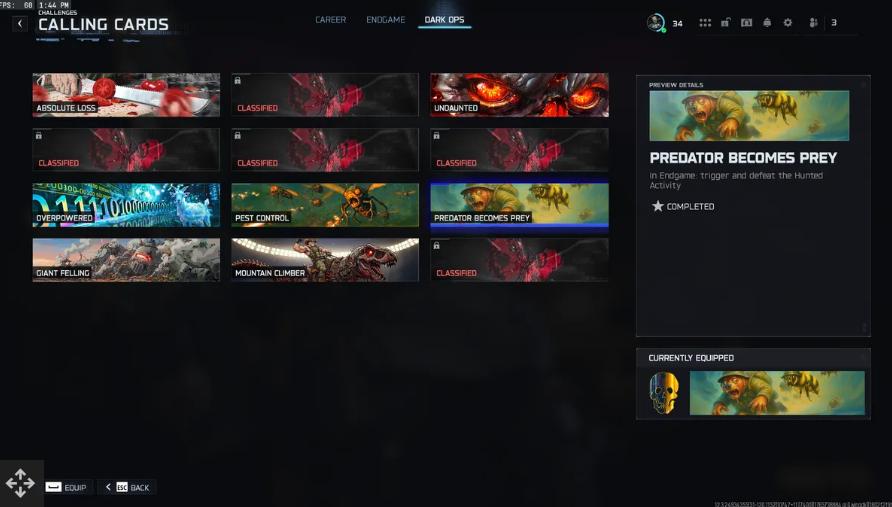Click the player profile avatar
Viewport: 892px width, 507px height.
pyautogui.click(x=656, y=22)
